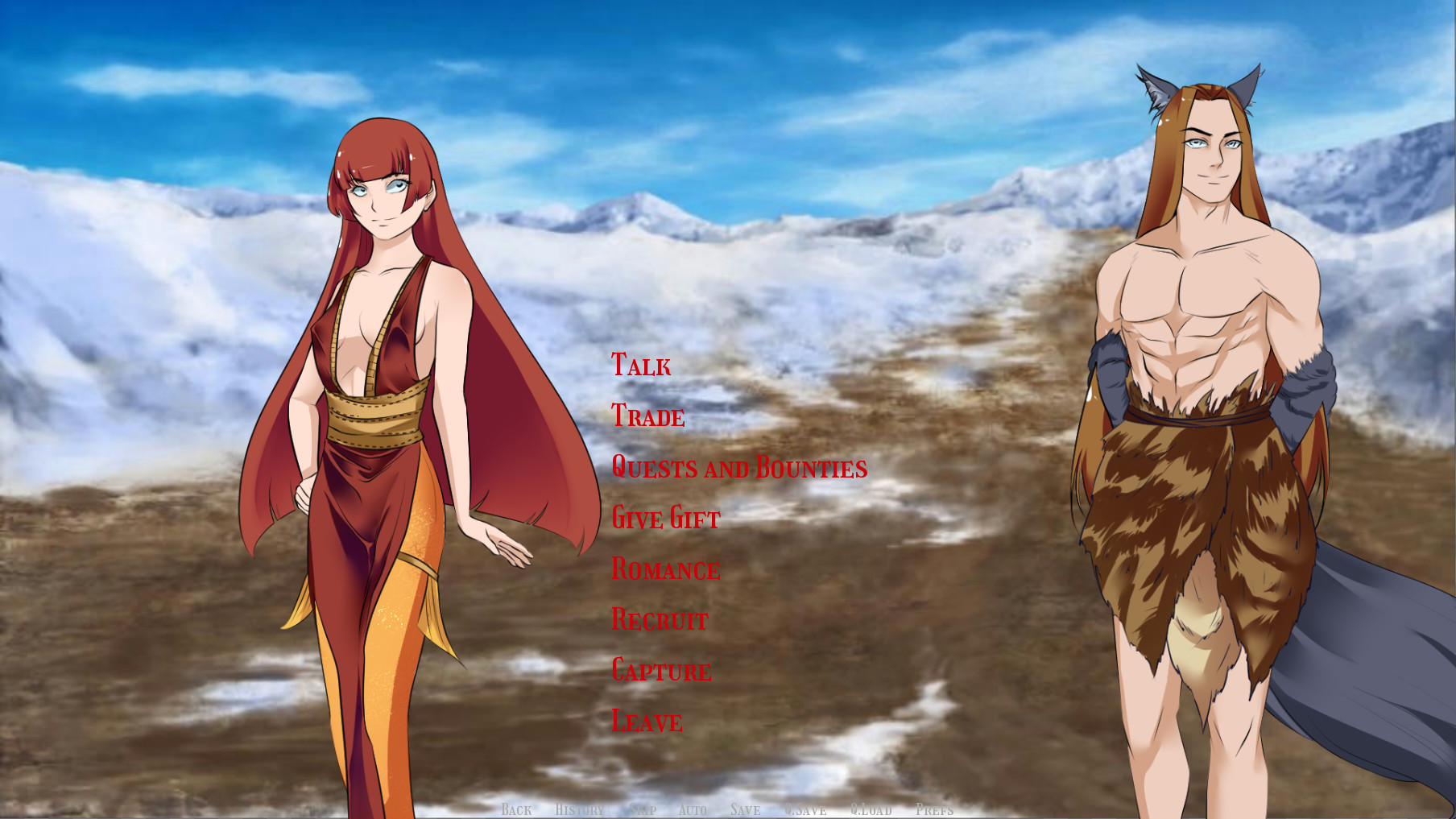Choose the Romance option
1456x819 pixels.
pyautogui.click(x=665, y=569)
